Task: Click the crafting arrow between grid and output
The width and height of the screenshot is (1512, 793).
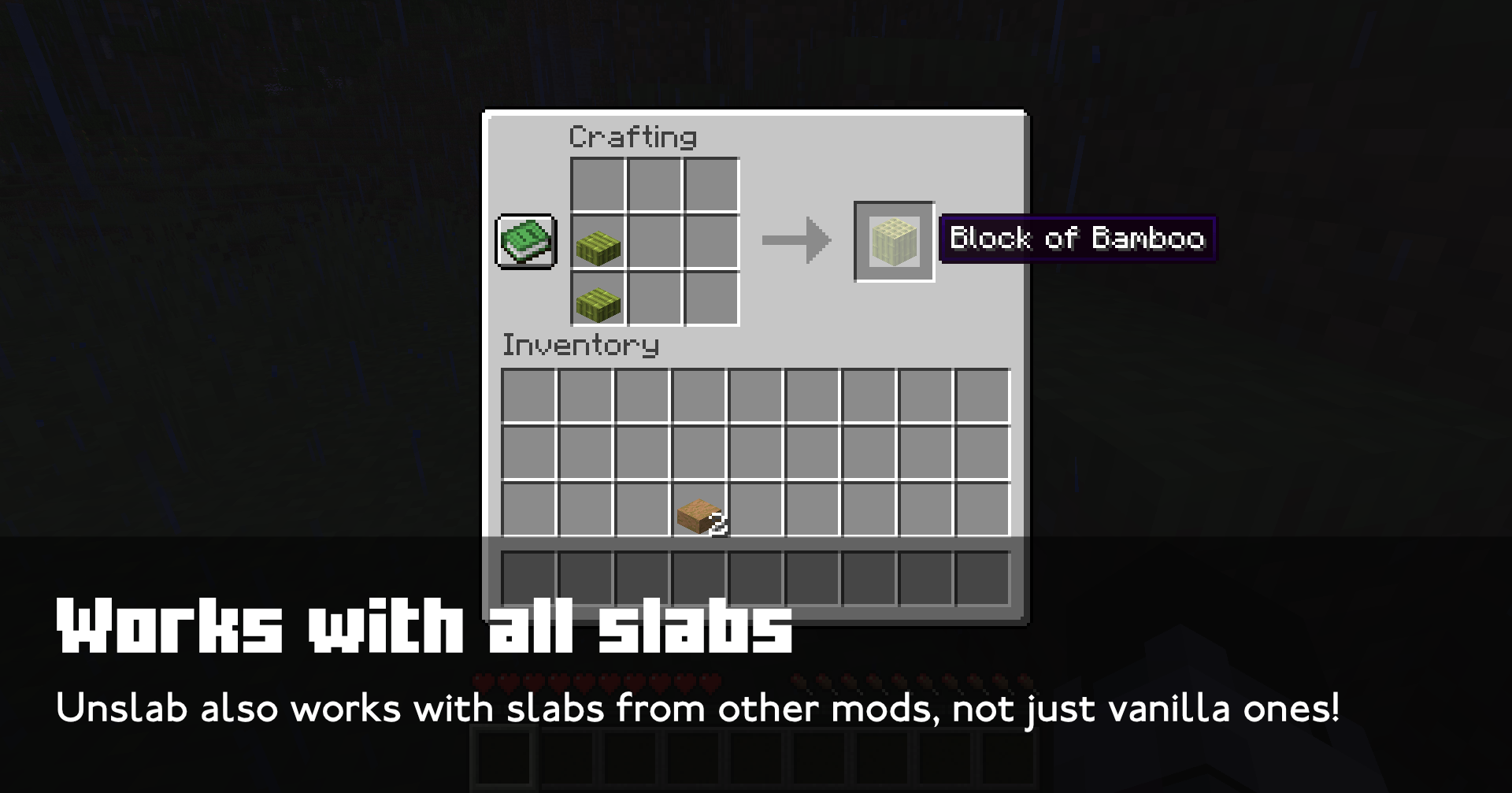Action: [795, 240]
